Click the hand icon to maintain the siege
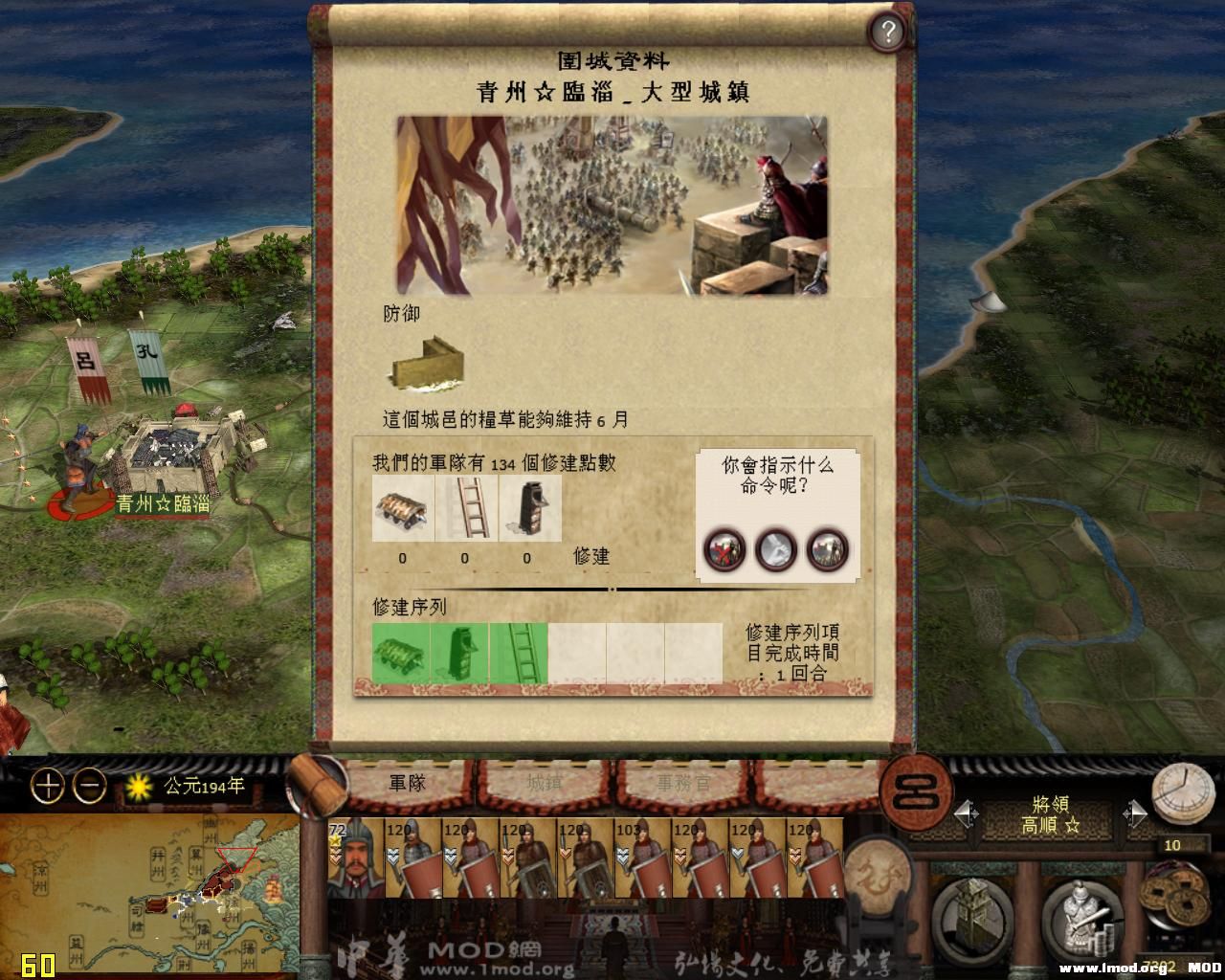 click(773, 550)
